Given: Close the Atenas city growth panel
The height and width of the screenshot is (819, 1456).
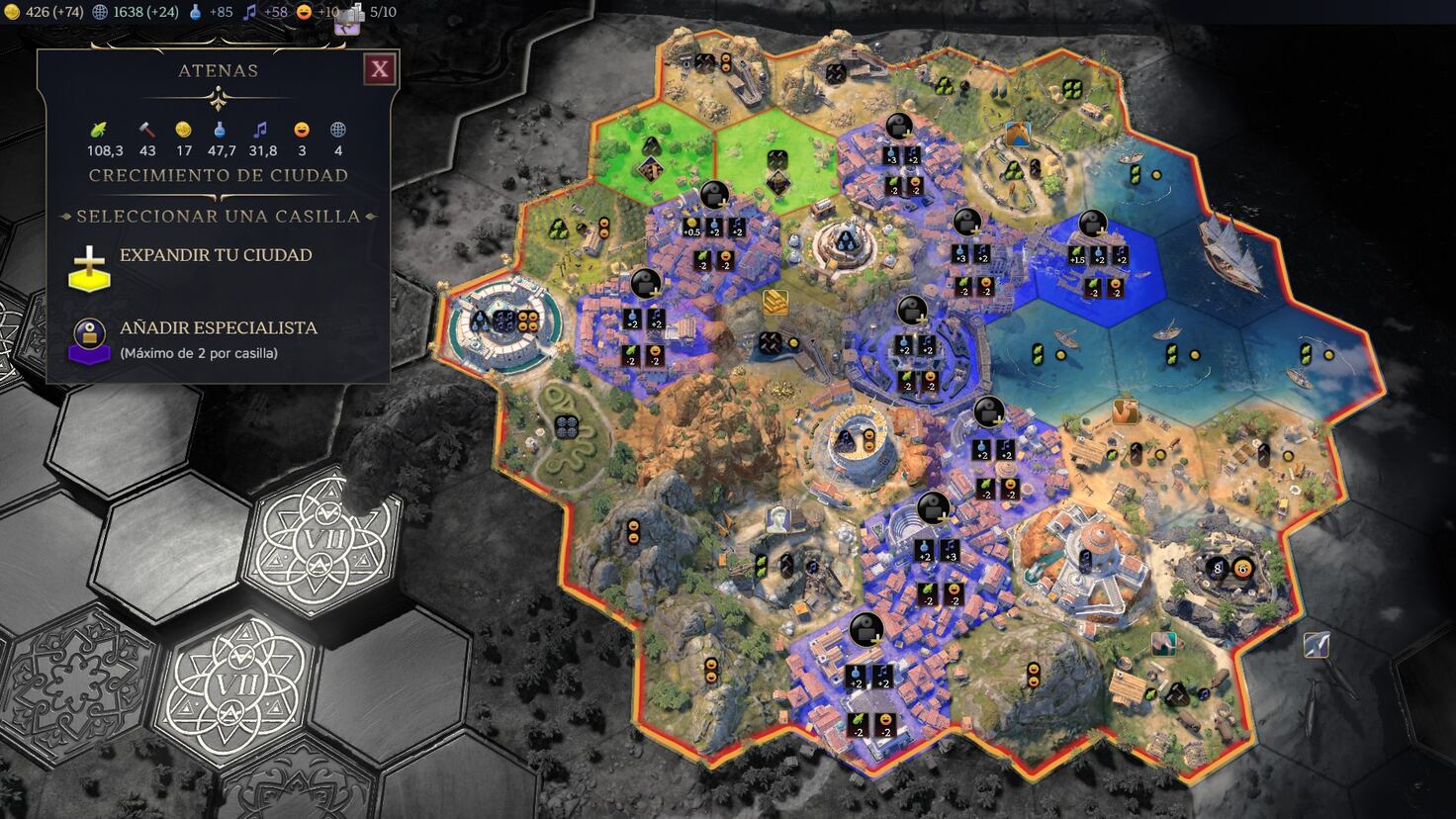Looking at the screenshot, I should (x=379, y=69).
